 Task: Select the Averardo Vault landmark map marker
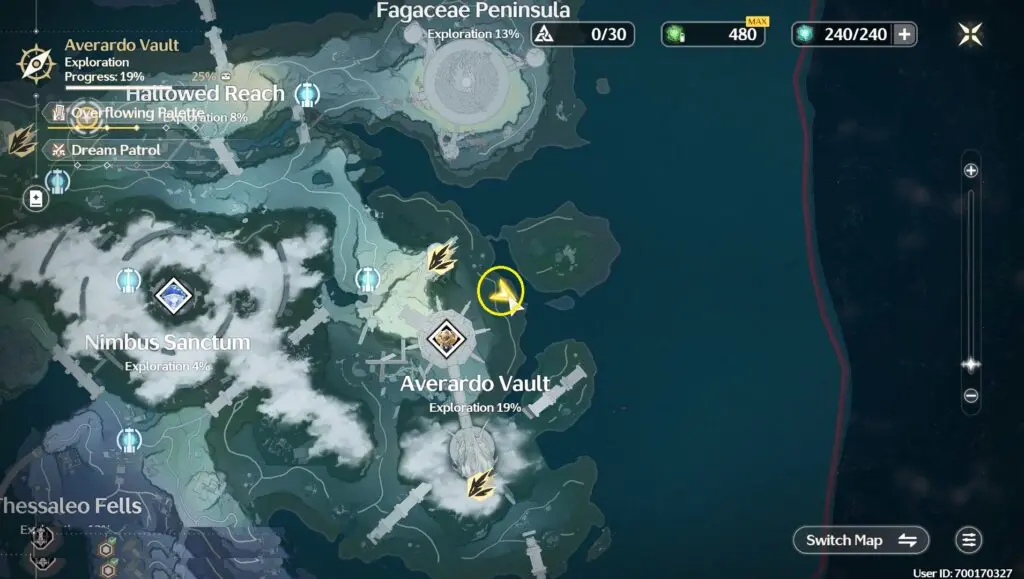click(x=444, y=340)
